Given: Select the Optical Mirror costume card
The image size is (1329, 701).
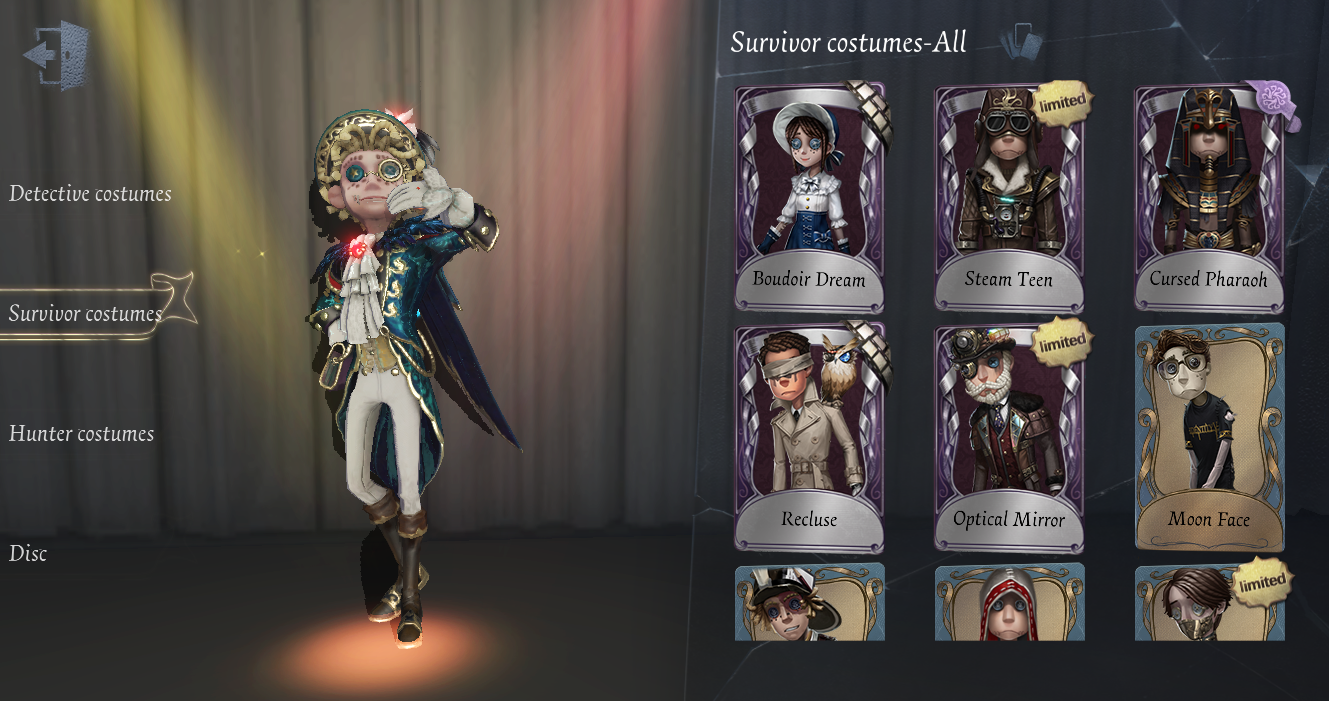Looking at the screenshot, I should point(1009,437).
